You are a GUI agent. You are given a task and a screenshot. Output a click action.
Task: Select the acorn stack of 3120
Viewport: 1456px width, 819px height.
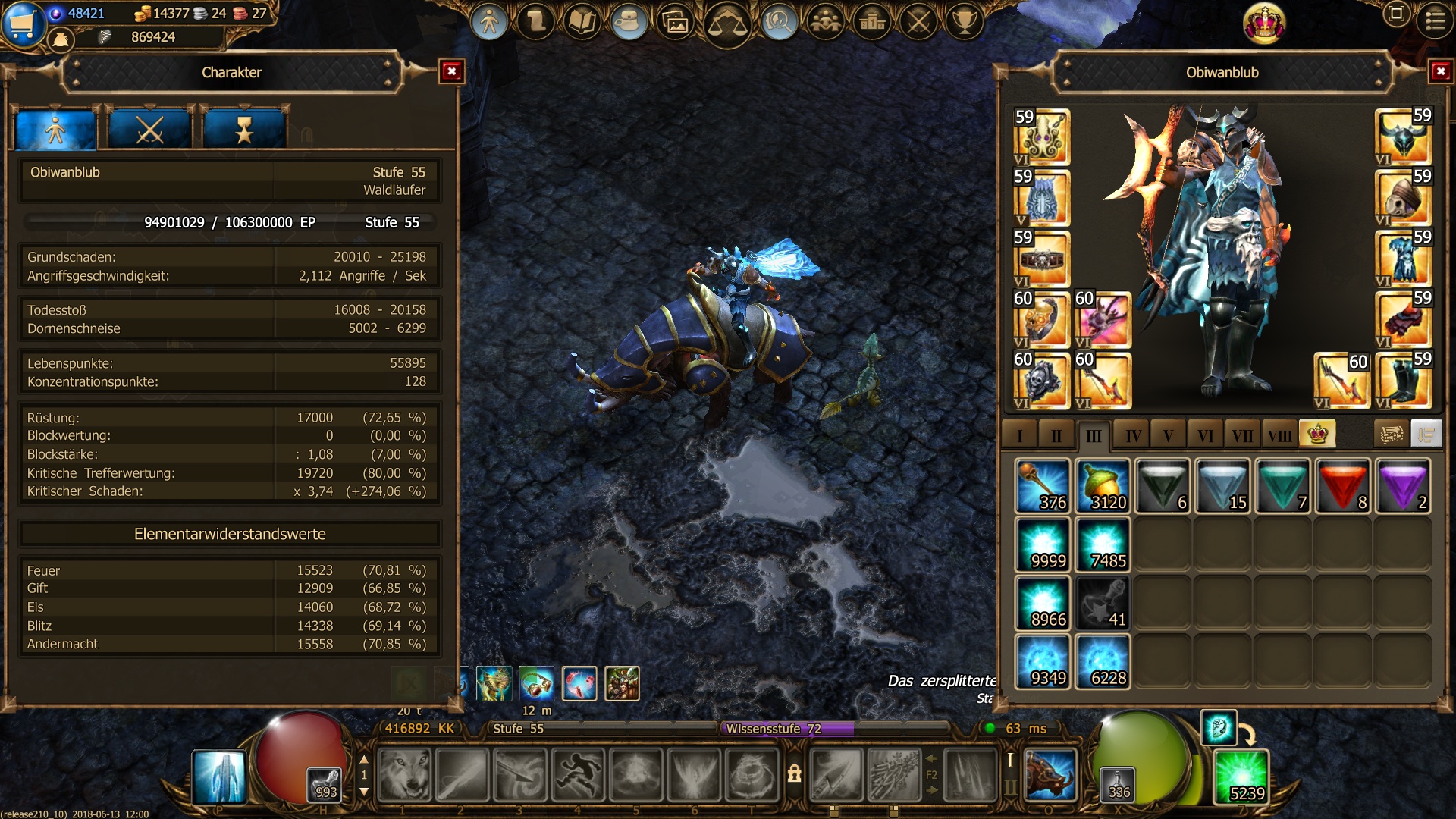tap(1103, 486)
